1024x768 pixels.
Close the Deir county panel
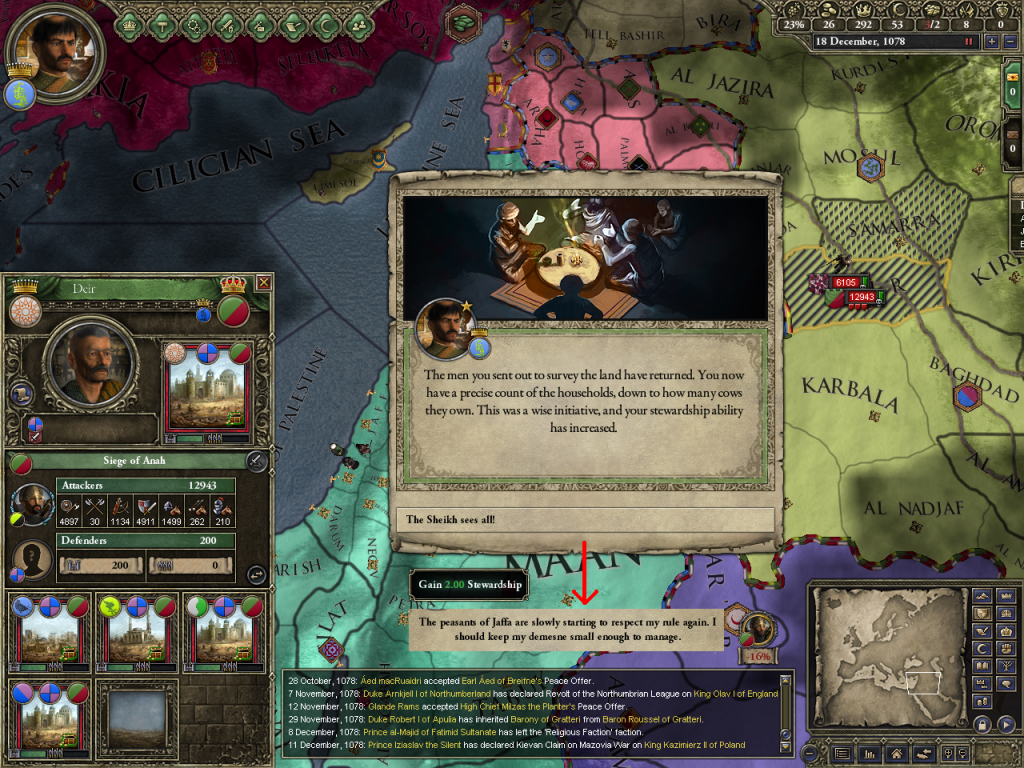coord(263,283)
